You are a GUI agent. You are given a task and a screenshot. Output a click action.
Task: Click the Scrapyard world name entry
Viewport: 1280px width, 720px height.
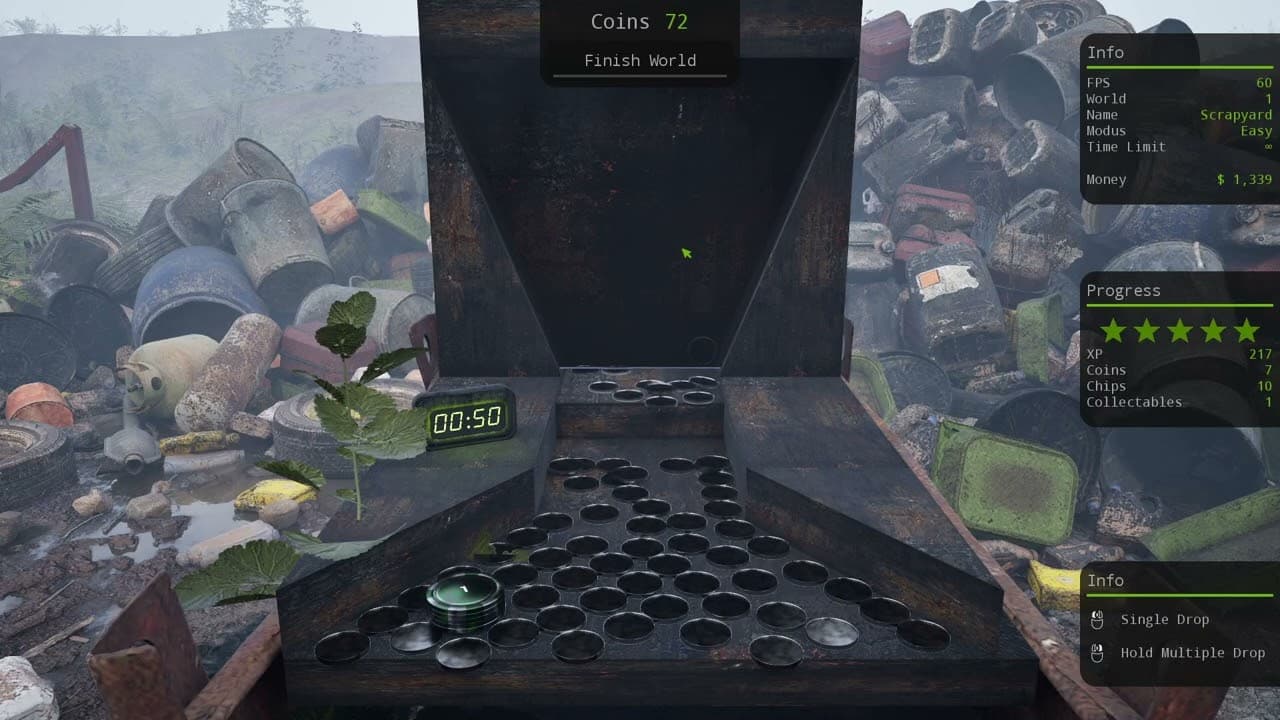point(1236,114)
